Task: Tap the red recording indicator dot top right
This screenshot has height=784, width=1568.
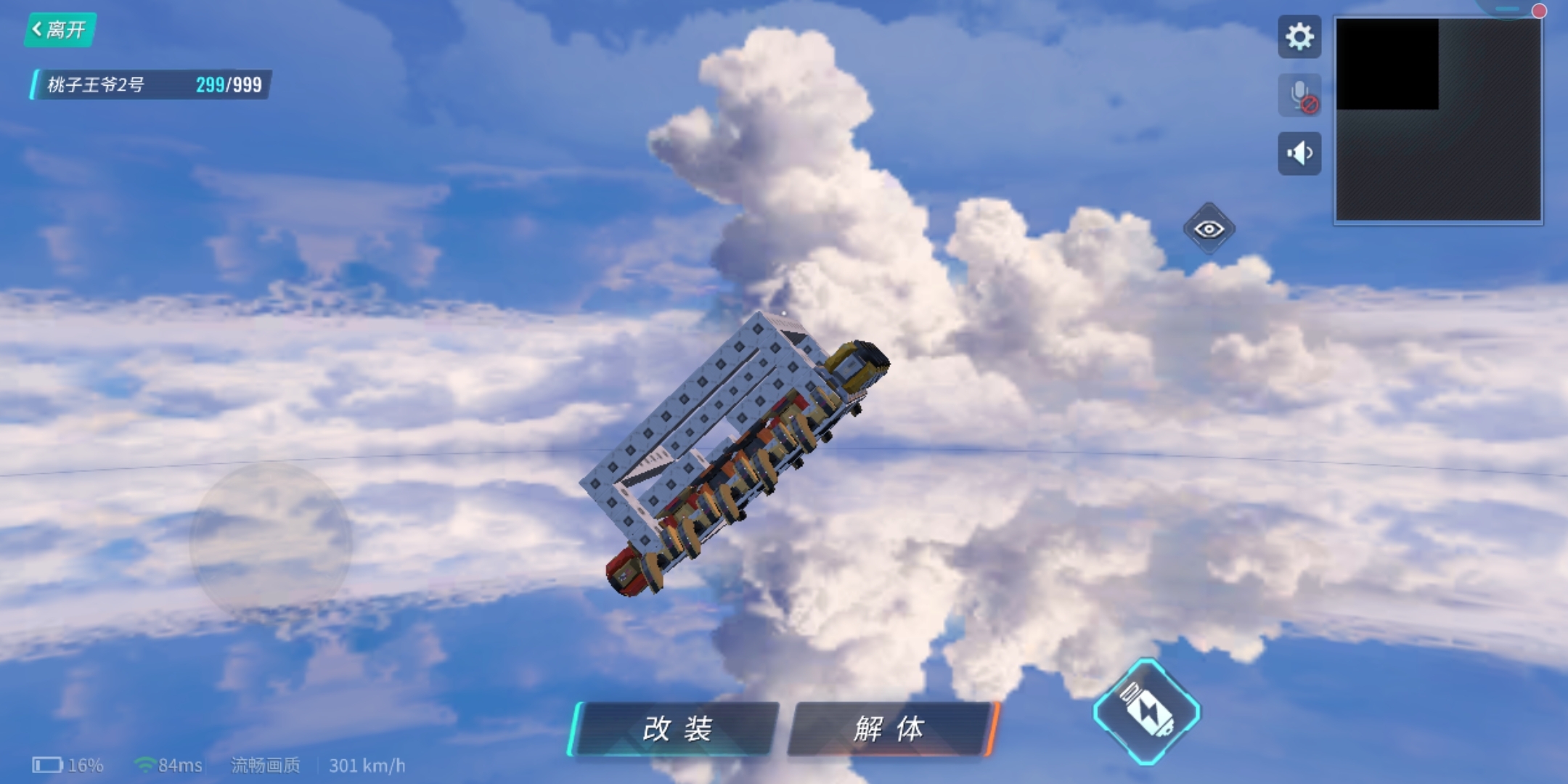Action: tap(1539, 12)
